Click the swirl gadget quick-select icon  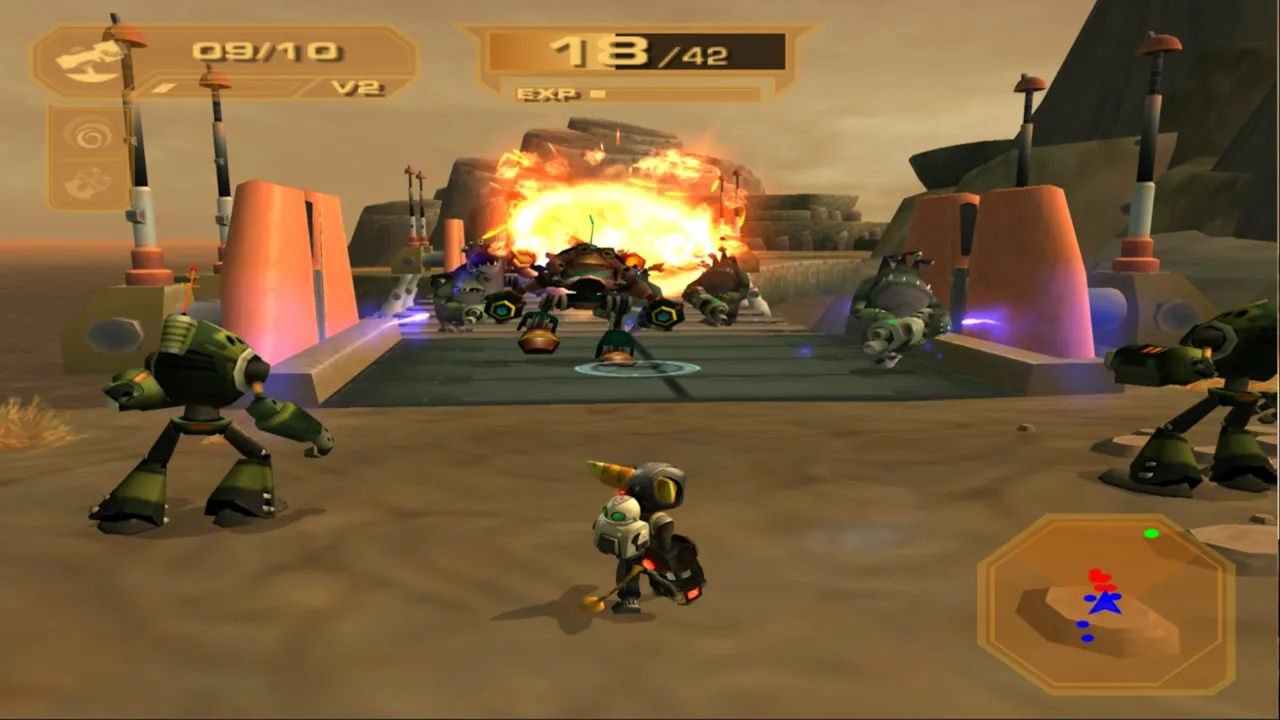pos(88,135)
